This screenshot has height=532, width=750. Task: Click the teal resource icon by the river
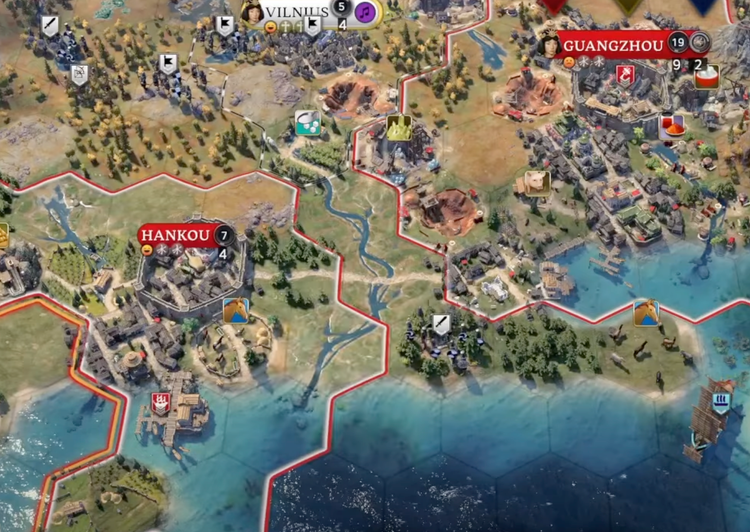coord(307,123)
